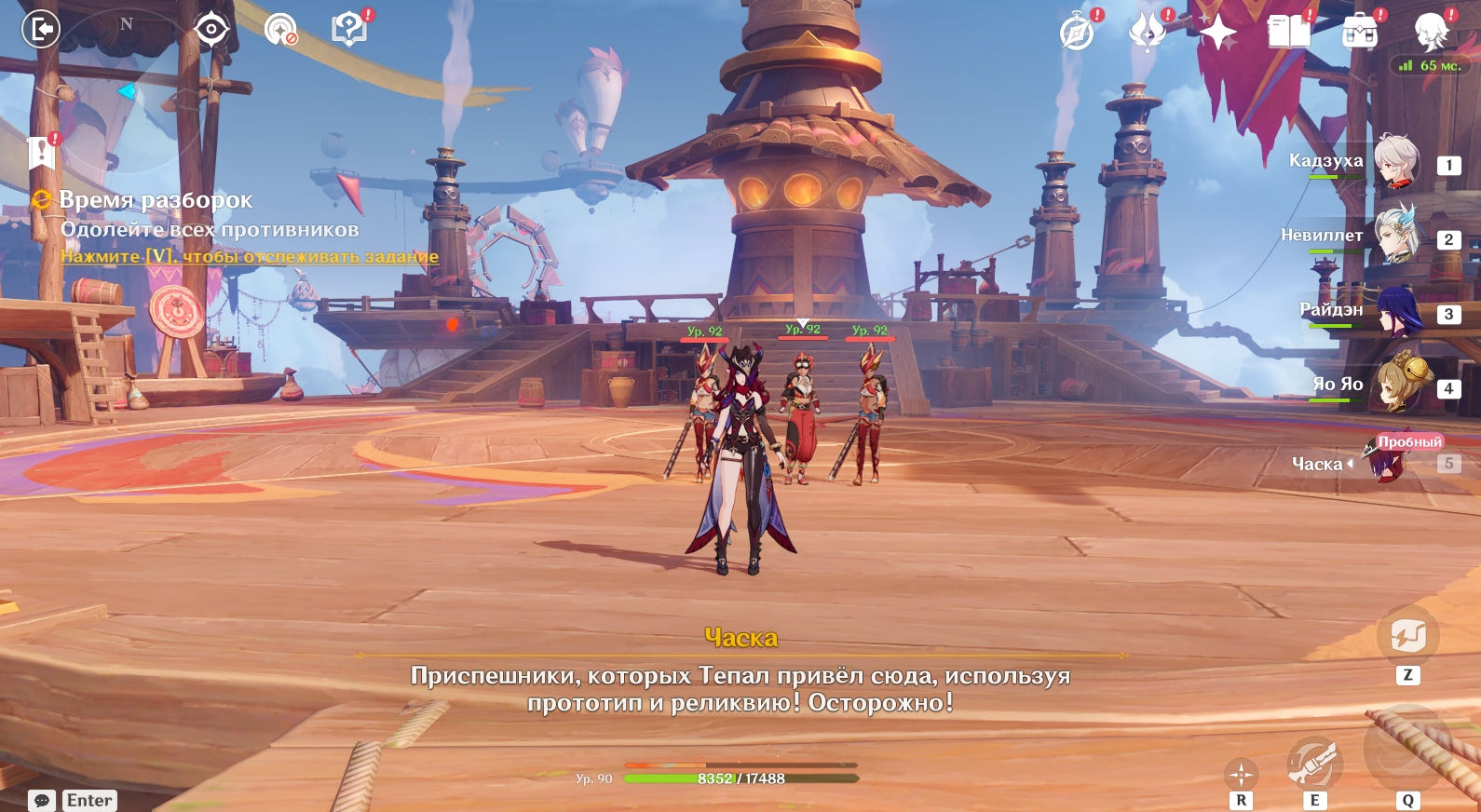Switch to party member Нёвиллет
The image size is (1481, 812).
[1396, 237]
